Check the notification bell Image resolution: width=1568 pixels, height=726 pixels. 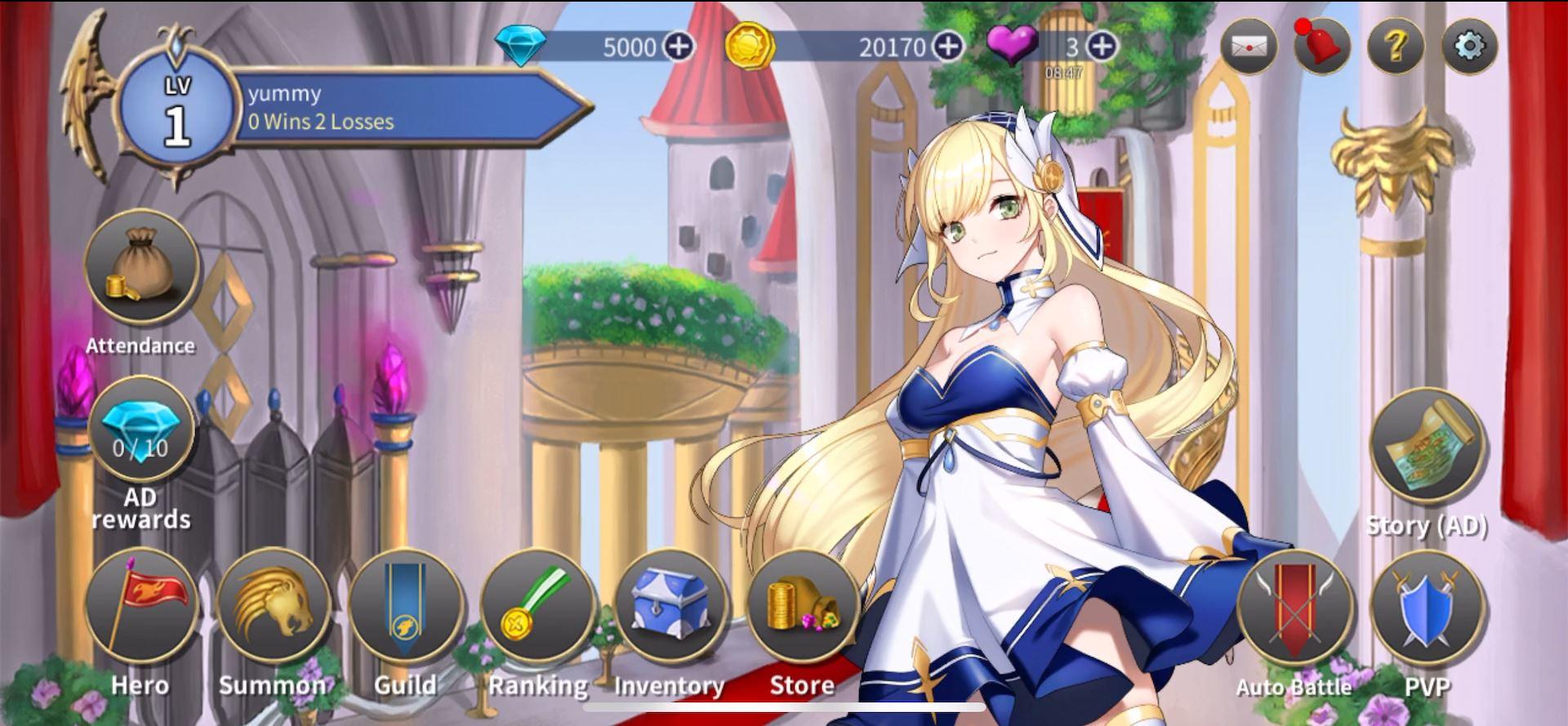click(1321, 45)
